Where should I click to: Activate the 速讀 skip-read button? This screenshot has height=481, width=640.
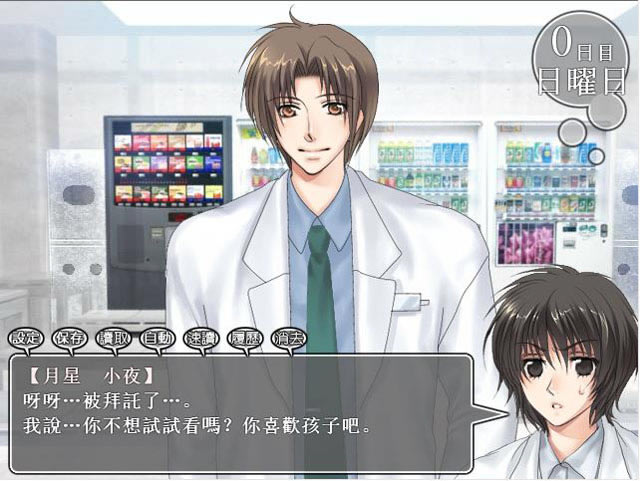(x=201, y=338)
